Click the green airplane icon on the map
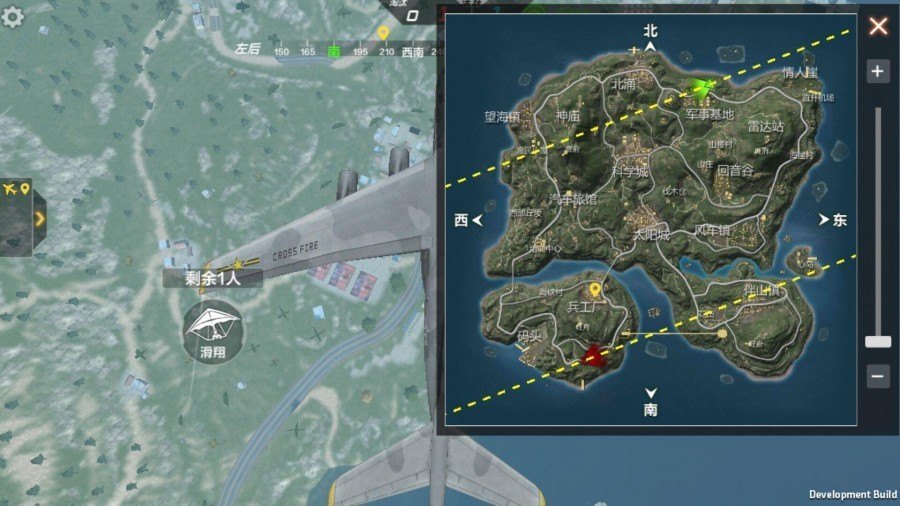 click(x=703, y=90)
